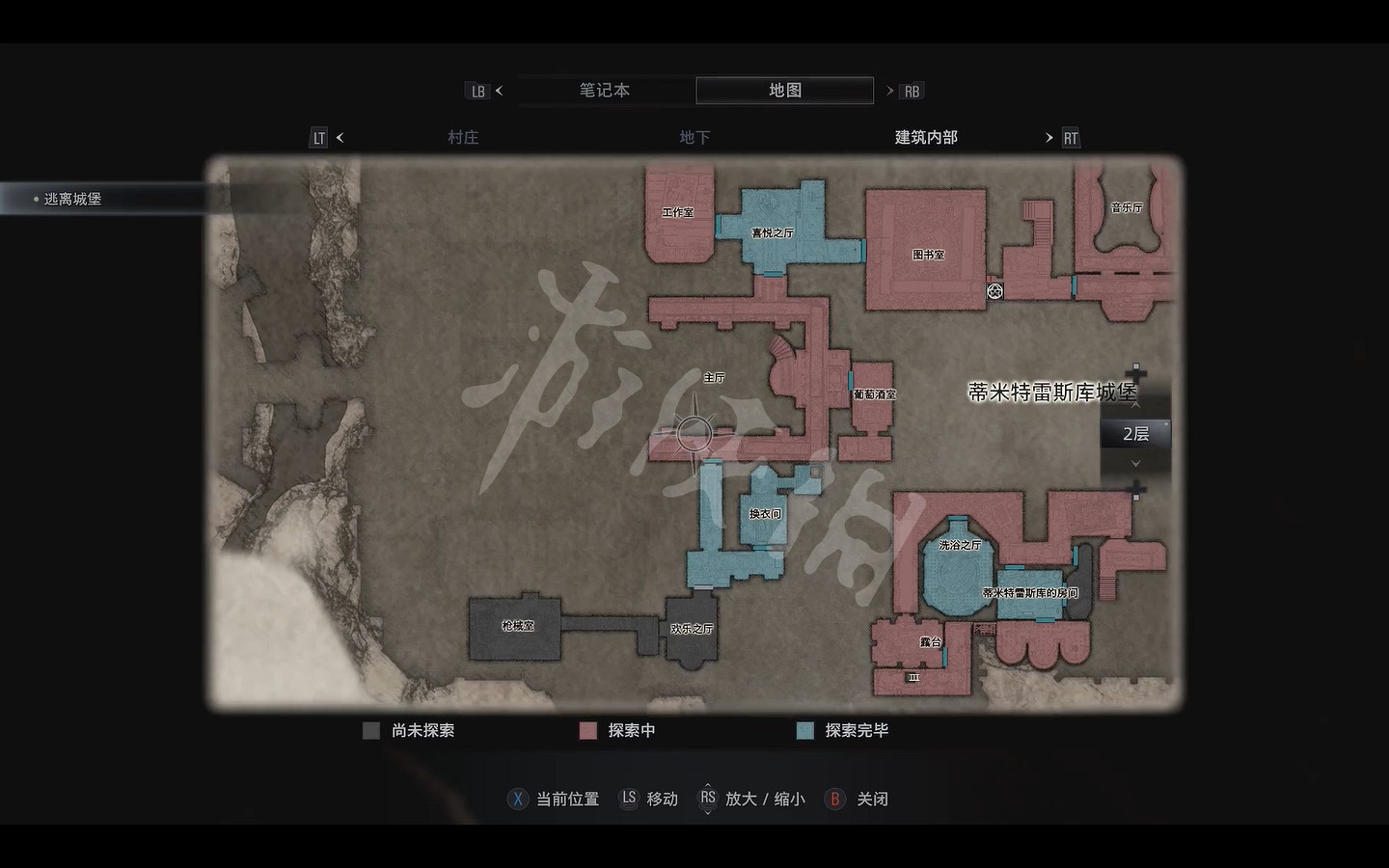Switch to the 笔记本 tab
The image size is (1389, 868).
603,90
